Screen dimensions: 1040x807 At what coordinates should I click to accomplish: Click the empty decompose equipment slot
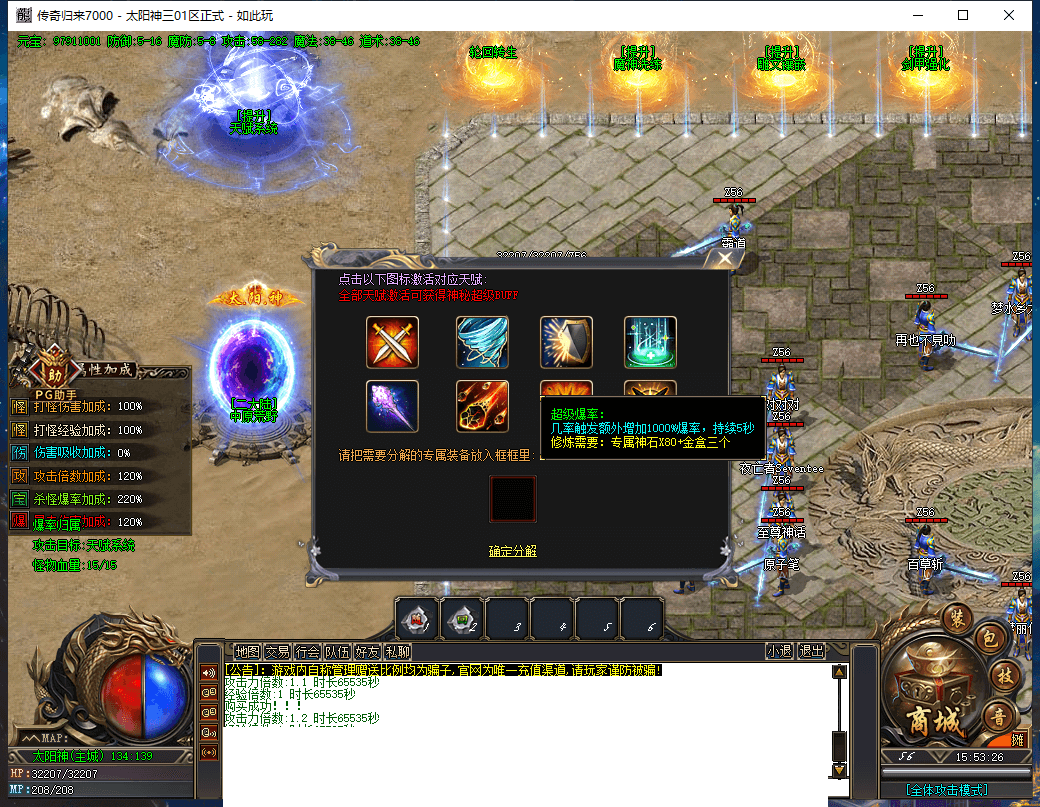point(512,498)
